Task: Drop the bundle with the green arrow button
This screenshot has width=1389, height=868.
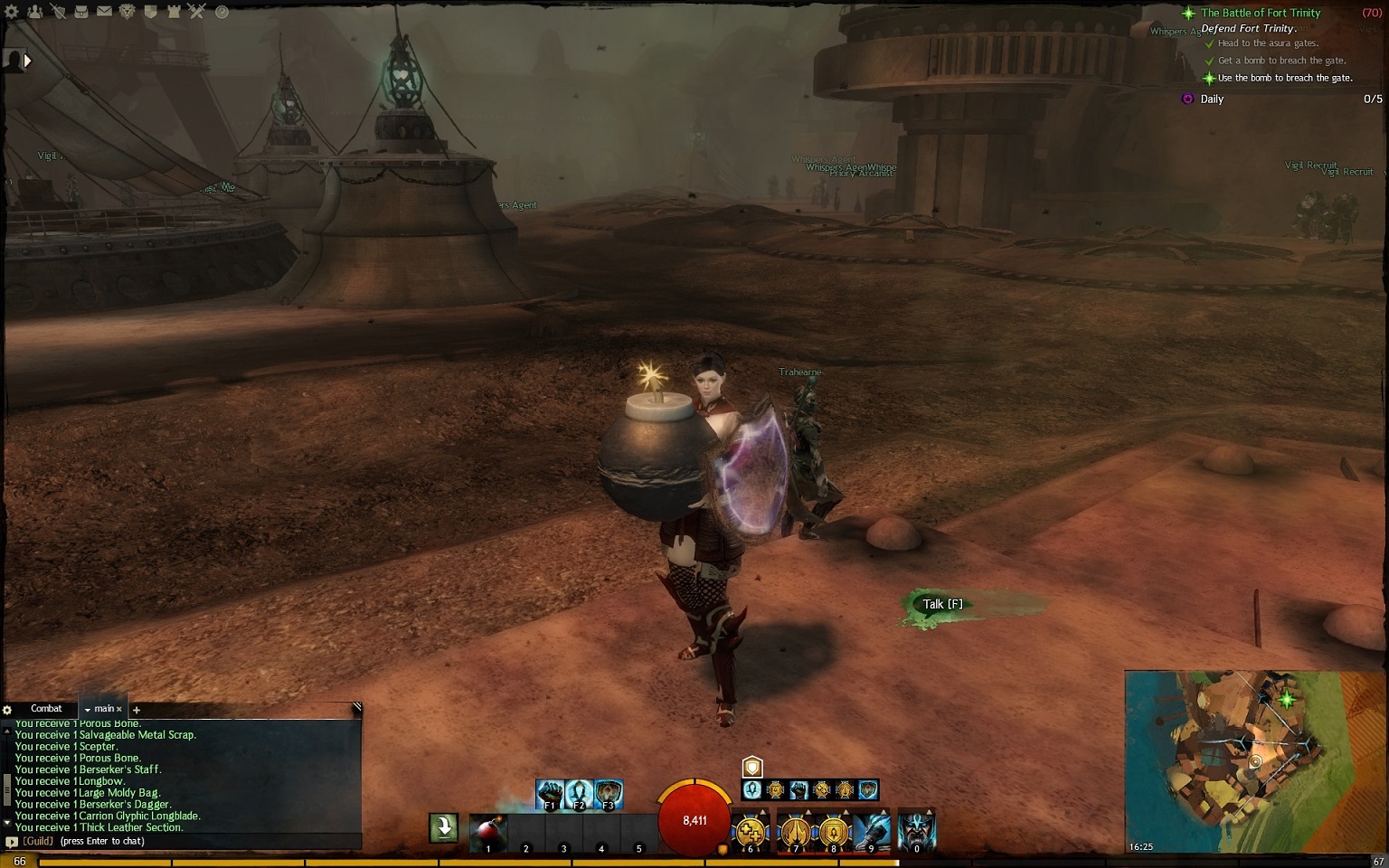Action: pos(444,827)
